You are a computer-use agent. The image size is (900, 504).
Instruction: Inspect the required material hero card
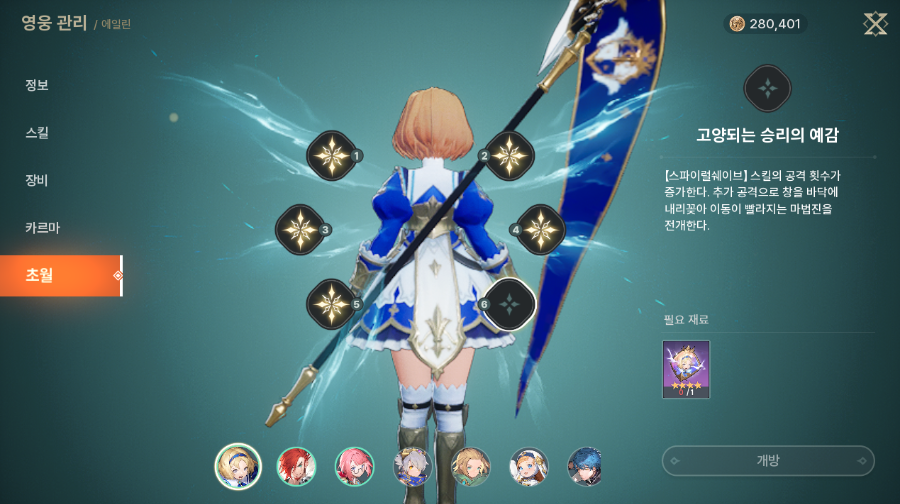coord(686,370)
